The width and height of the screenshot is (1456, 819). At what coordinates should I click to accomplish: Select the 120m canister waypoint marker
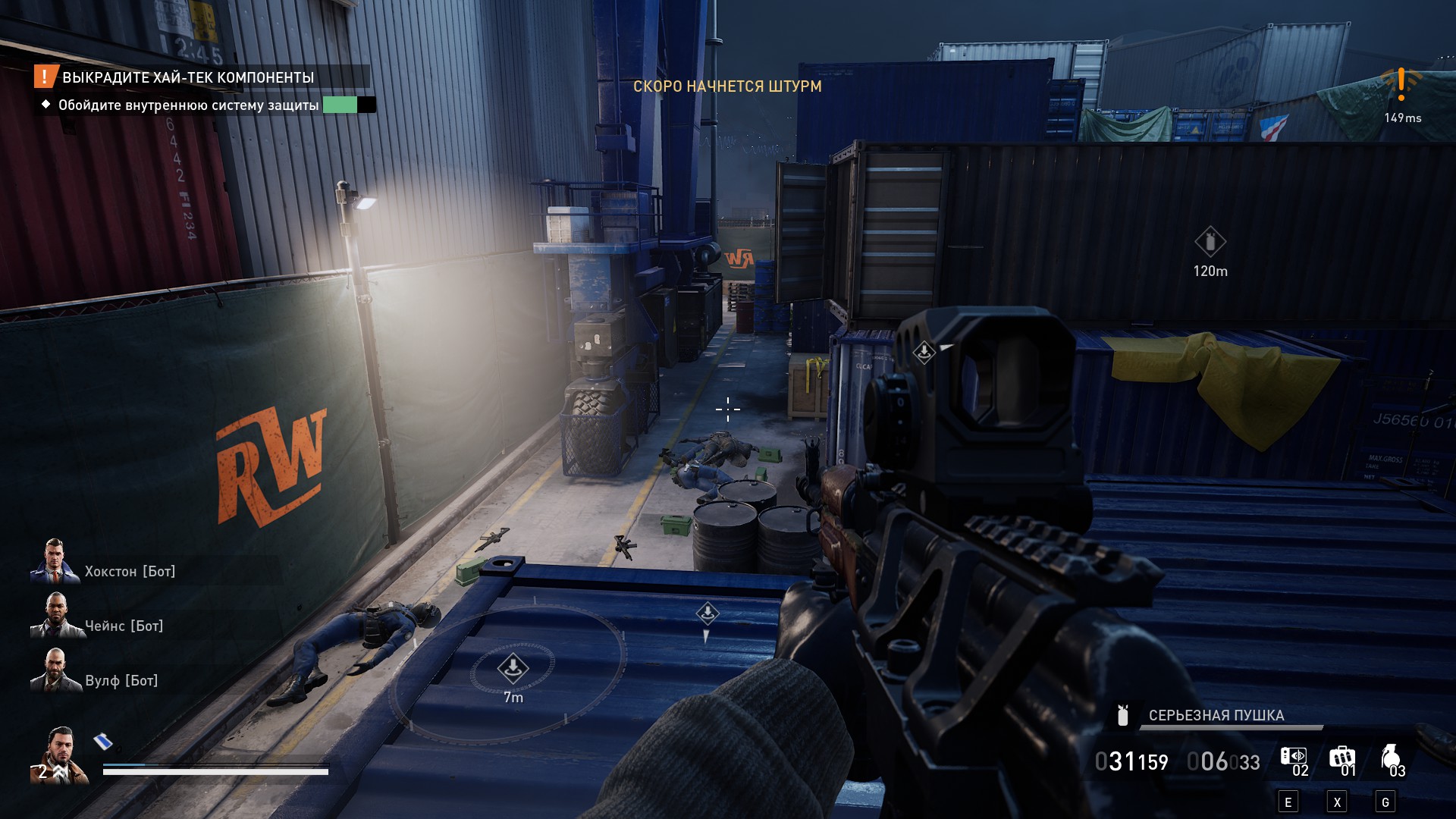1210,243
